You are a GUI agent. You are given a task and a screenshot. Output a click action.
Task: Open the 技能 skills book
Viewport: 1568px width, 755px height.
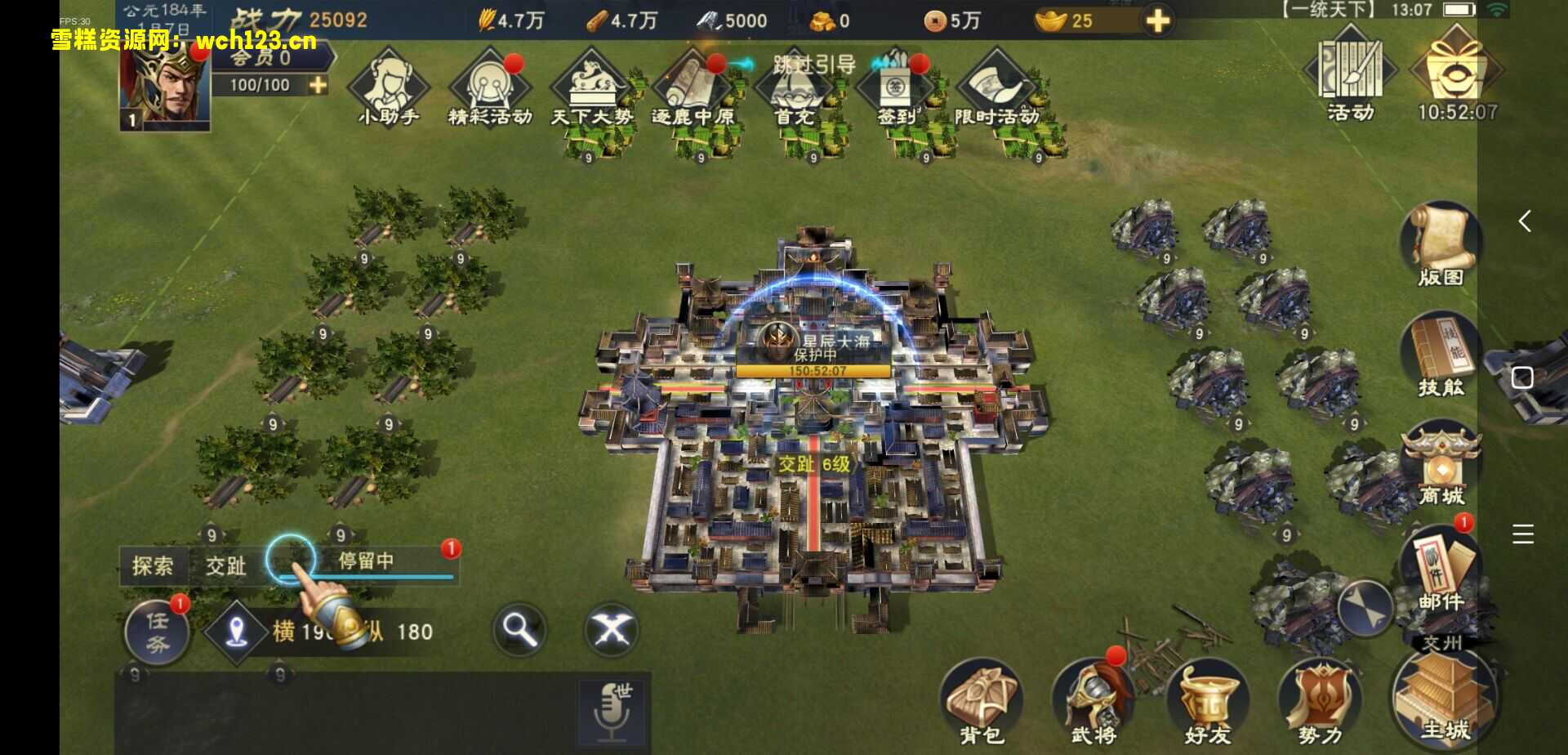1440,355
